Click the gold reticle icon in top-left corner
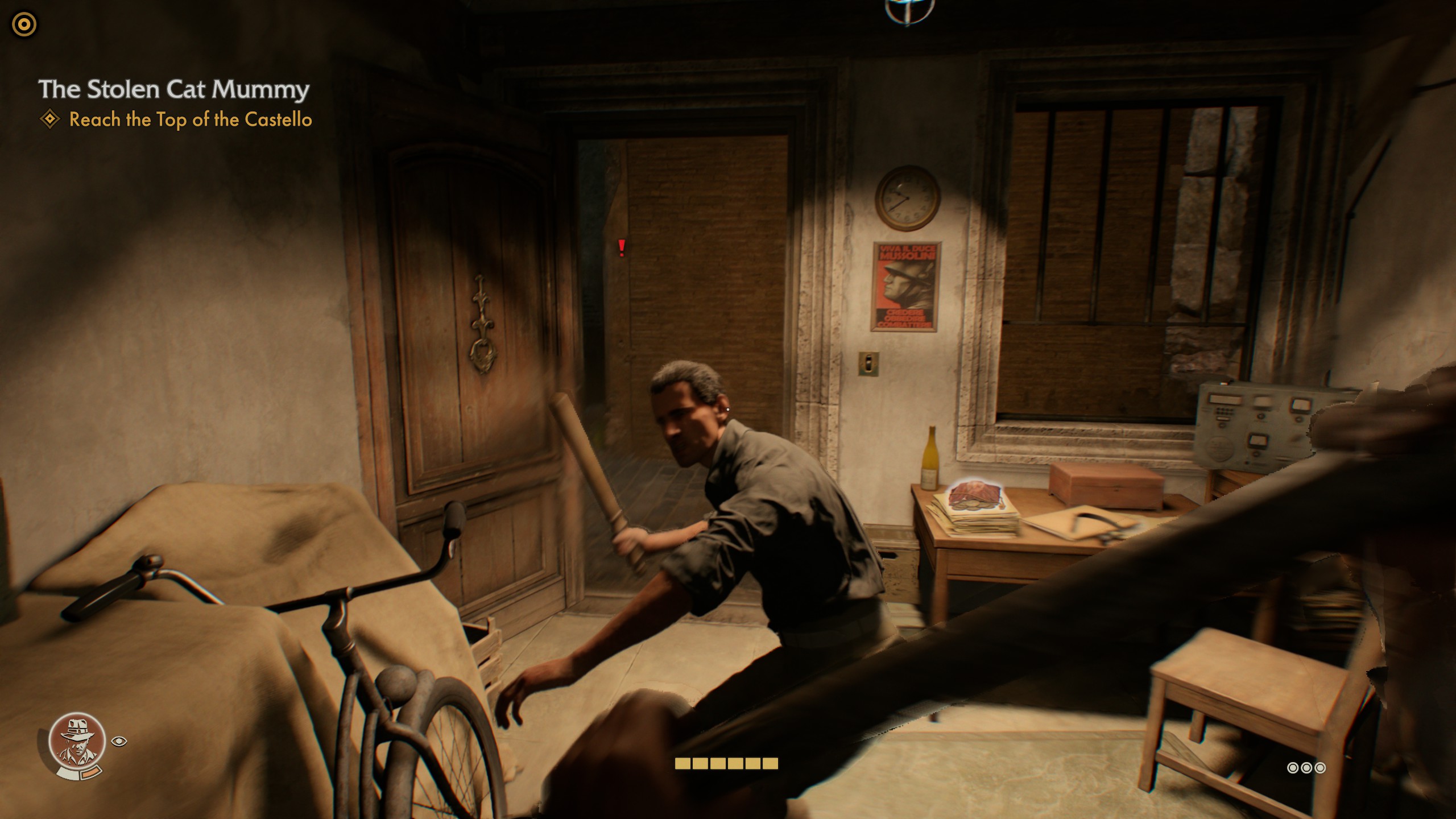 (x=23, y=24)
